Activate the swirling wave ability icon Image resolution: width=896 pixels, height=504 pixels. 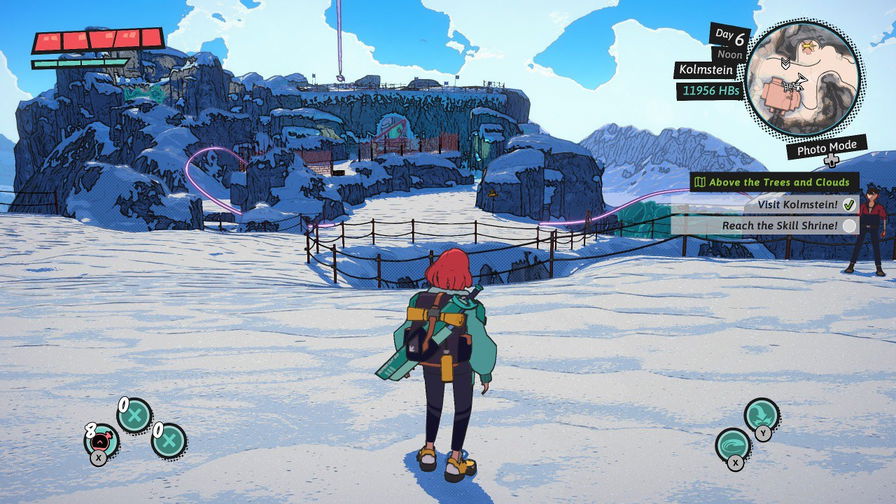pos(733,445)
